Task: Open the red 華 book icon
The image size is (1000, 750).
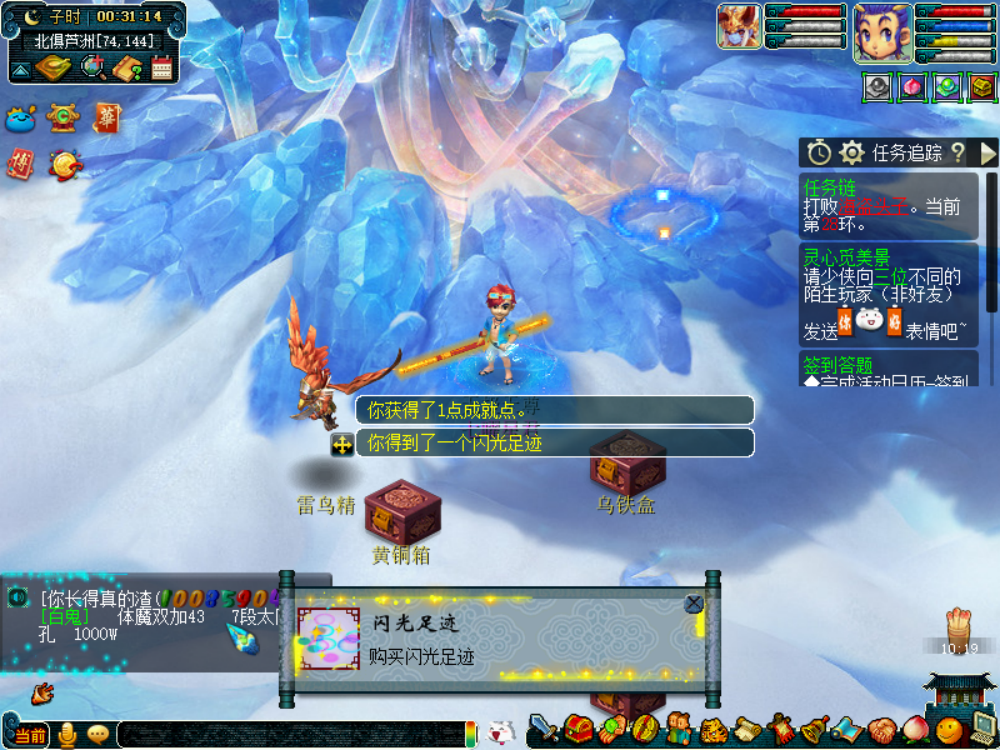Action: coord(107,118)
